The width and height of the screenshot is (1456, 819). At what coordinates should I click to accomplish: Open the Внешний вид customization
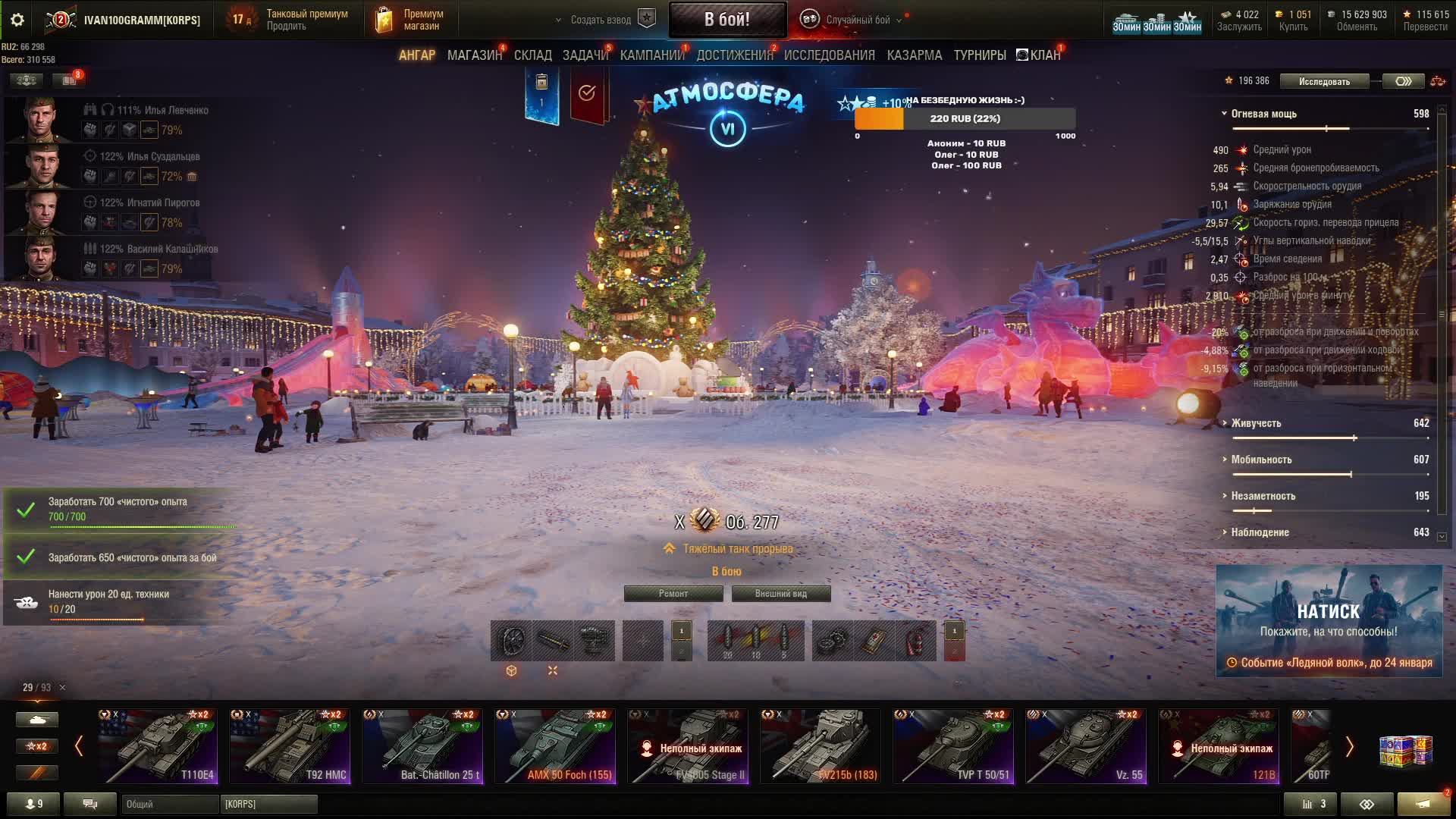780,594
